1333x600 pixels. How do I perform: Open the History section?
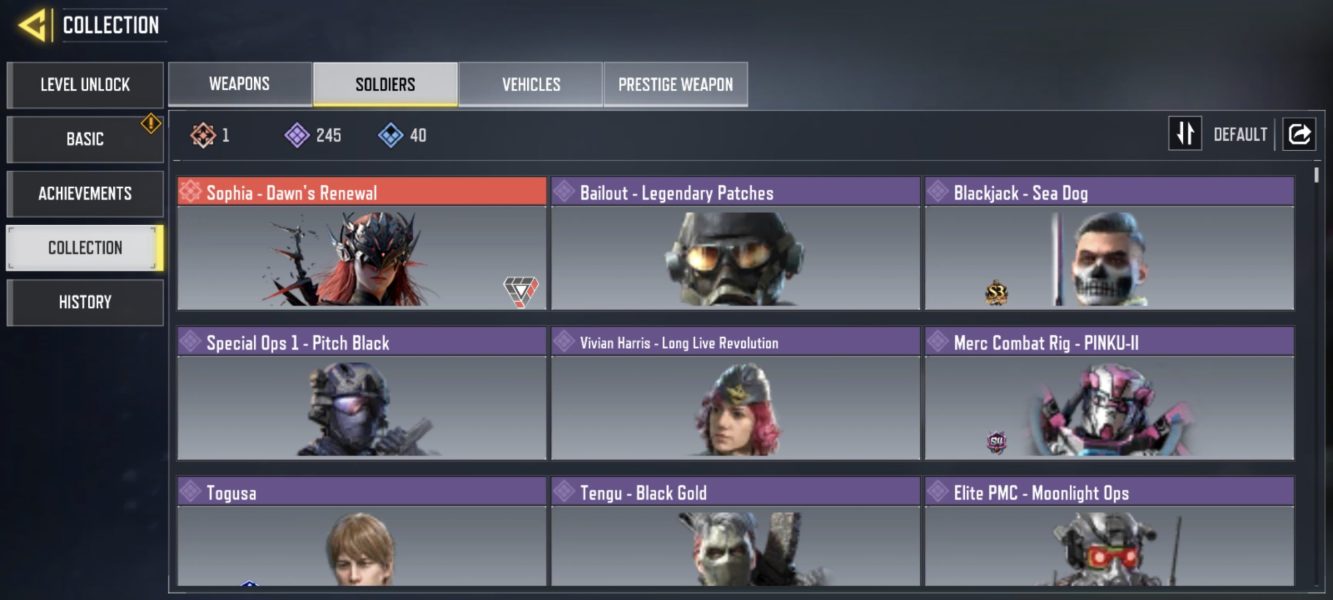[x=85, y=302]
